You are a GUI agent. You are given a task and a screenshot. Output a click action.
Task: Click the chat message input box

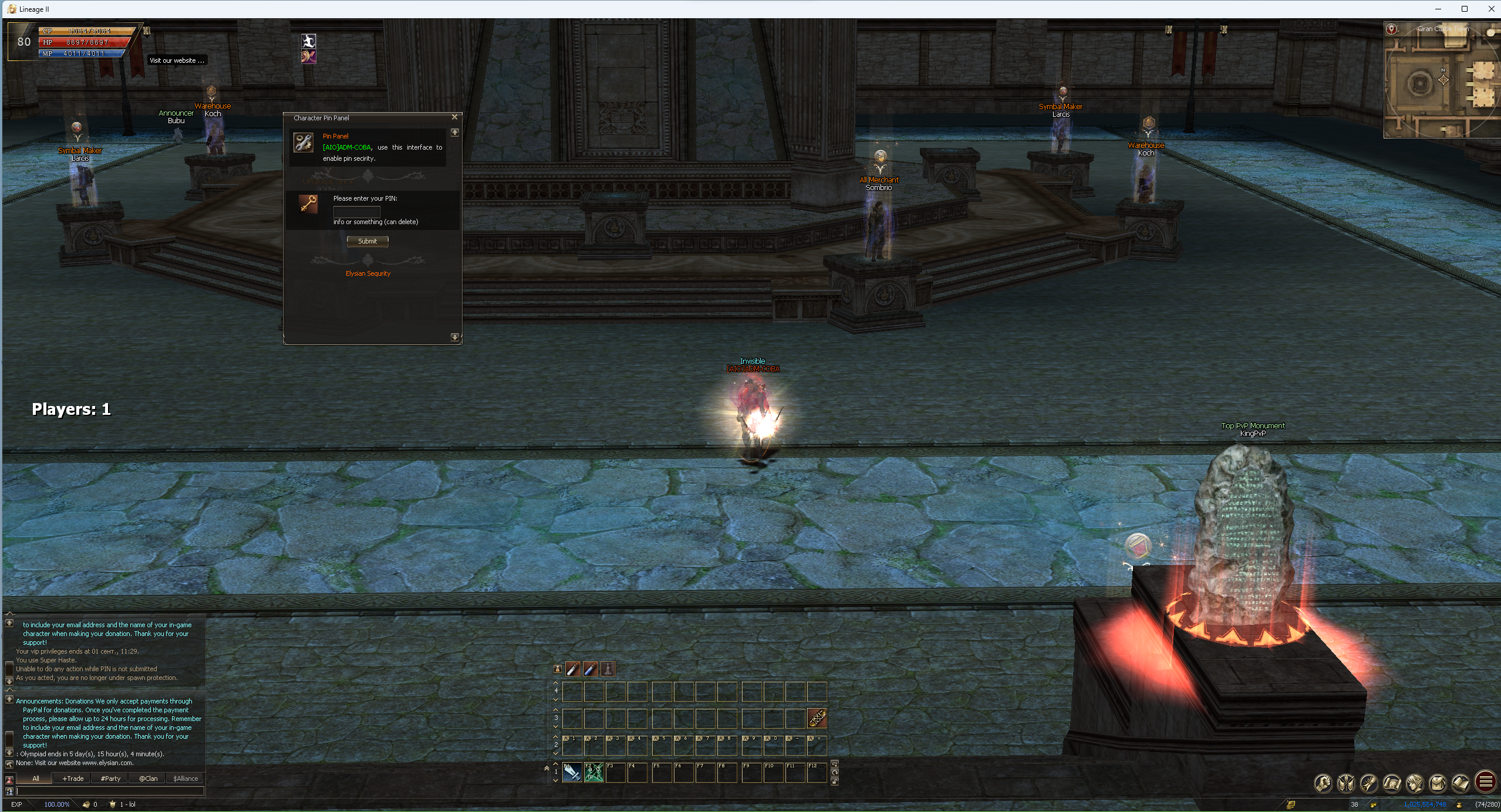coord(110,791)
